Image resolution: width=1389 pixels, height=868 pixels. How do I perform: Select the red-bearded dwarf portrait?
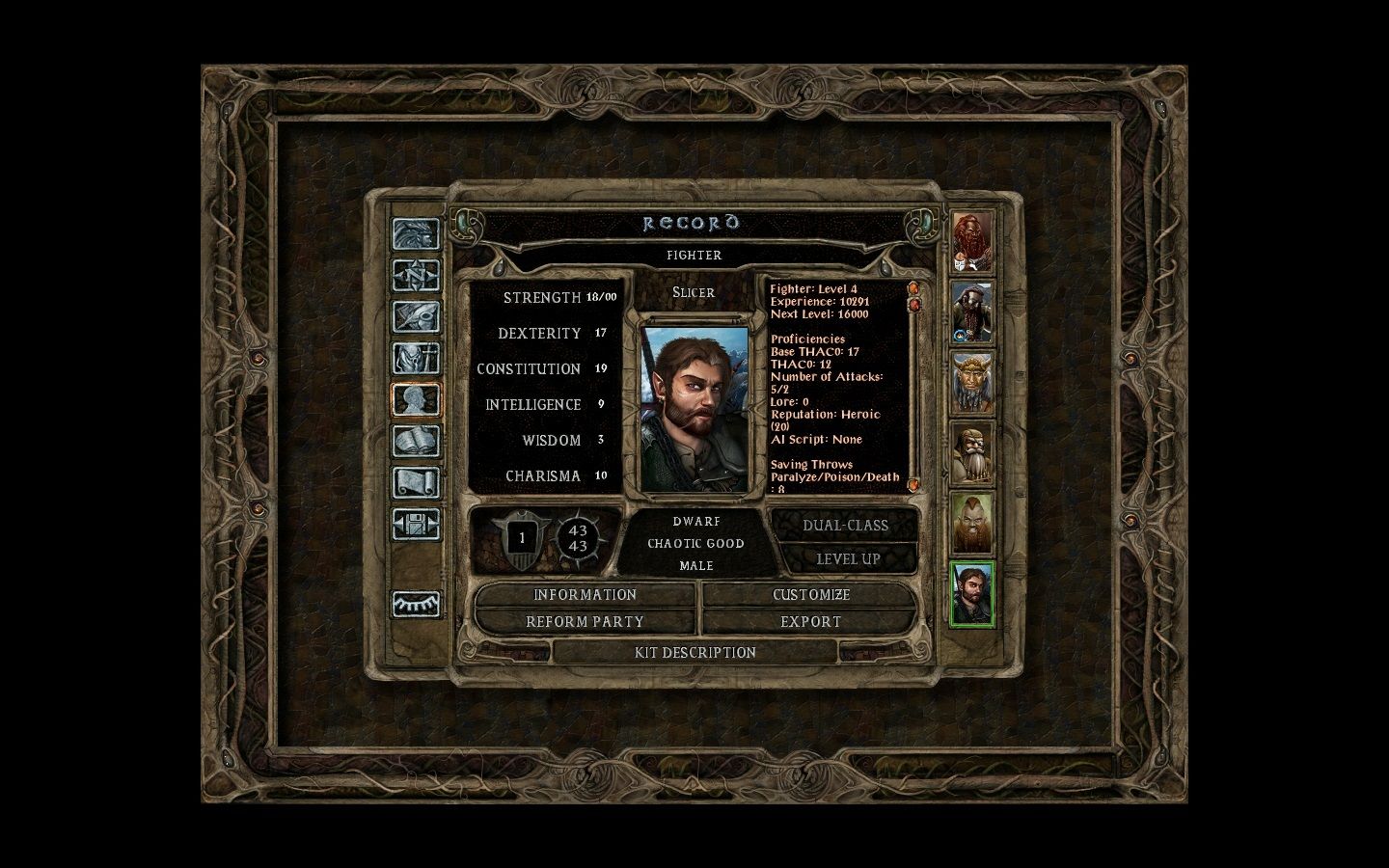pos(972,241)
